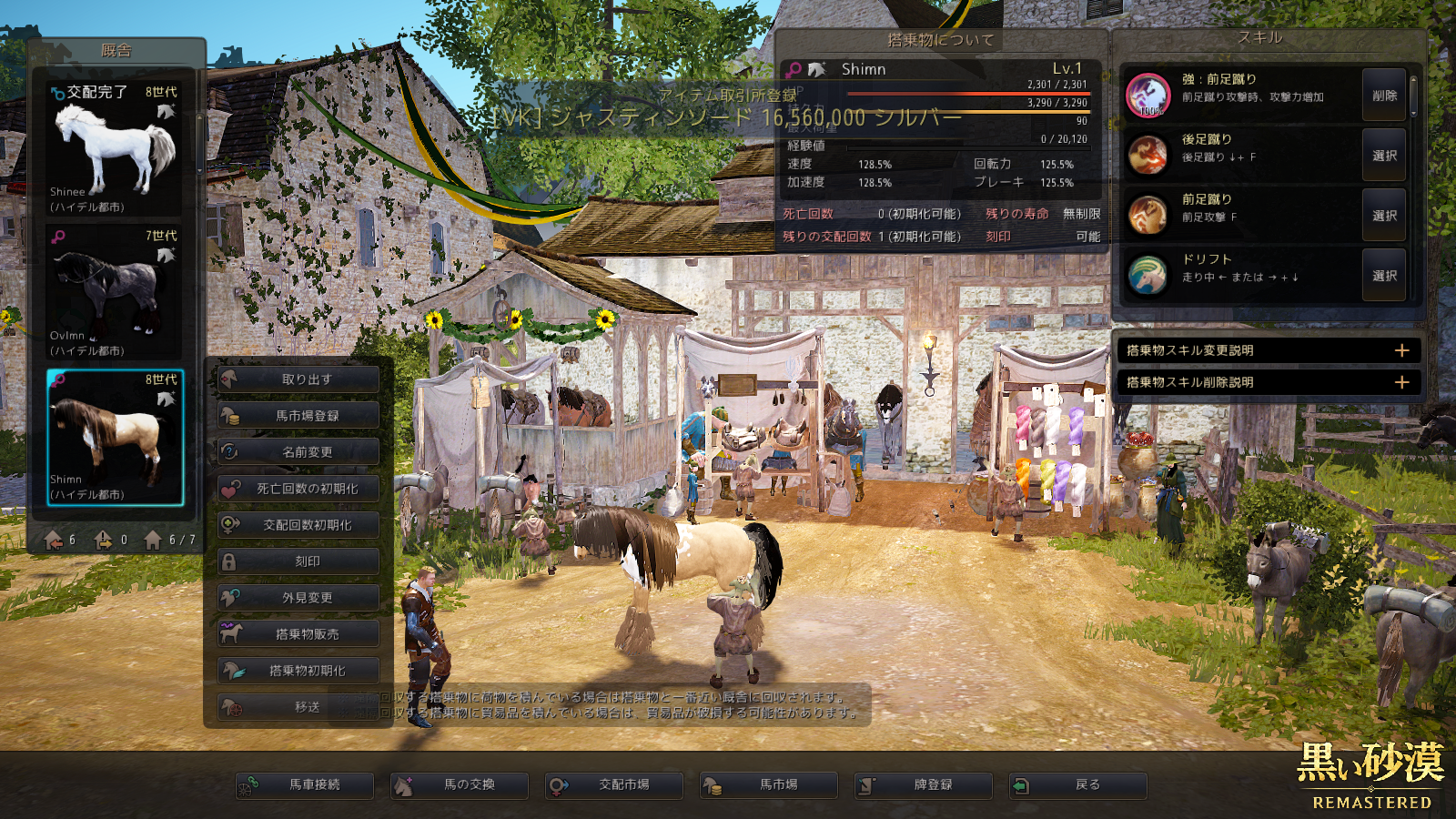Screen dimensions: 1456x819
Task: Click the 刻印 (brand) button
Action: pyautogui.click(x=298, y=561)
